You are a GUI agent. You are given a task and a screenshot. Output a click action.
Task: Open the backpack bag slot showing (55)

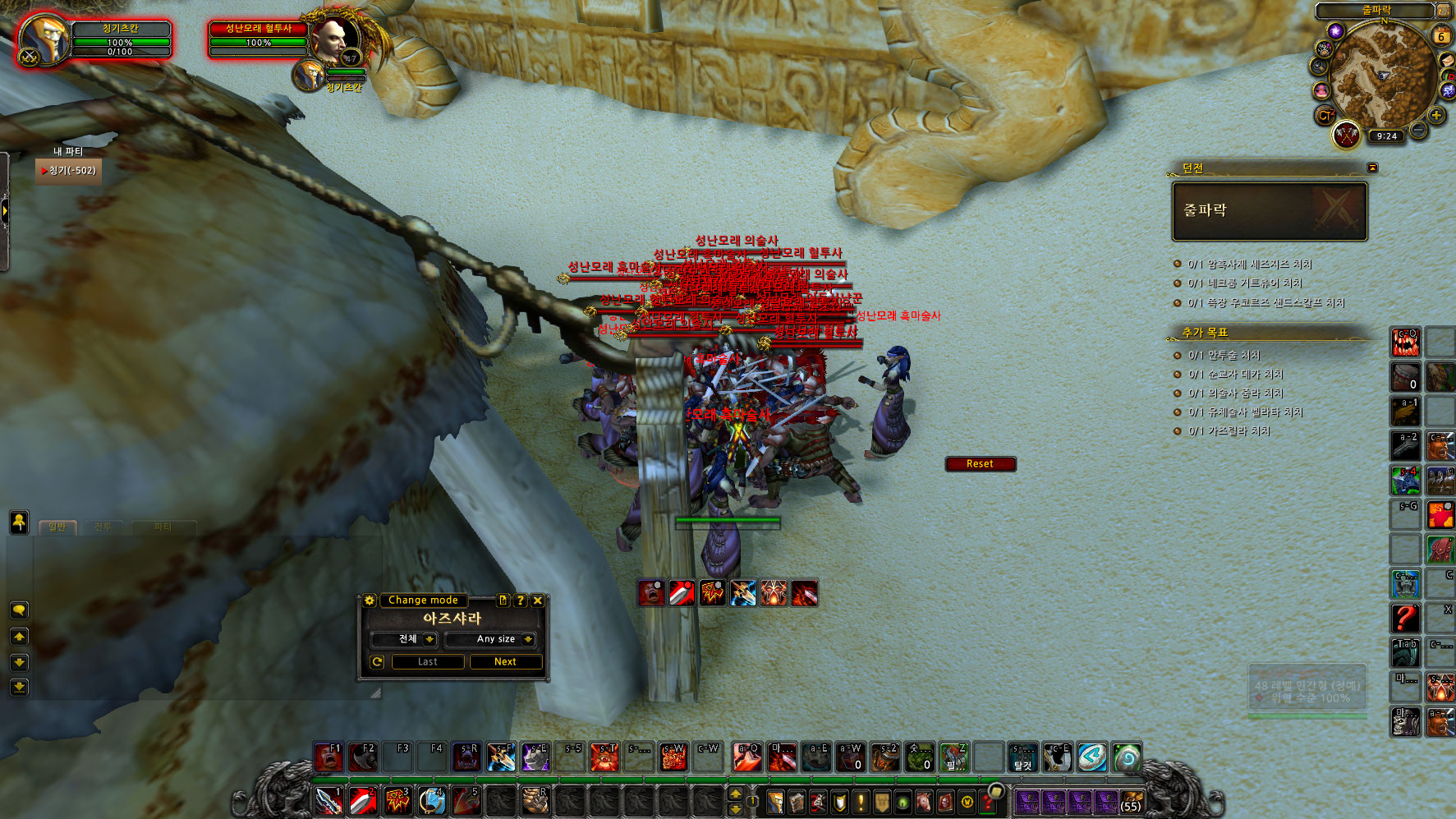(x=1131, y=801)
